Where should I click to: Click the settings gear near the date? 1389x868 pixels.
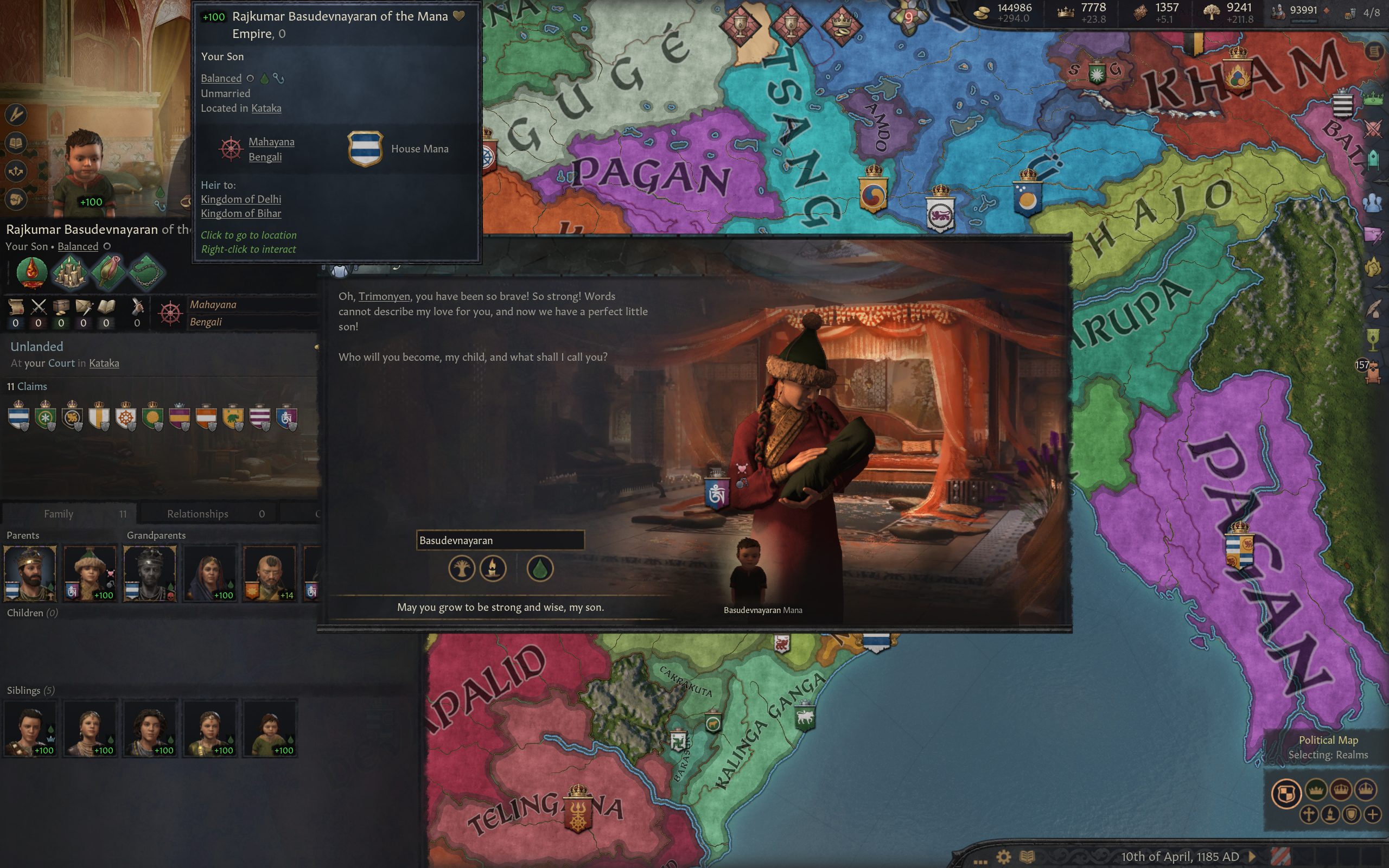[x=1003, y=856]
